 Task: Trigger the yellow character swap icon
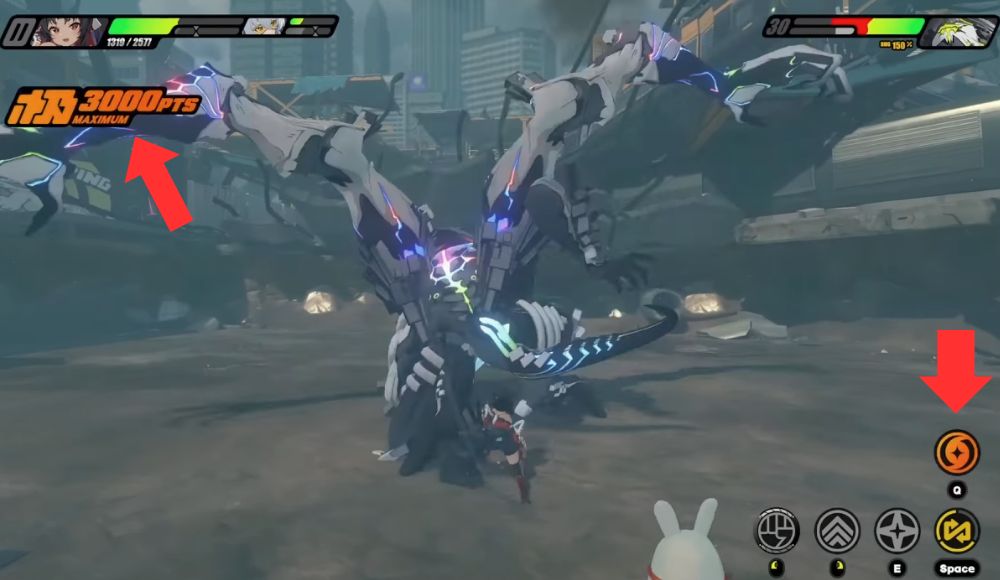pyautogui.click(x=957, y=531)
